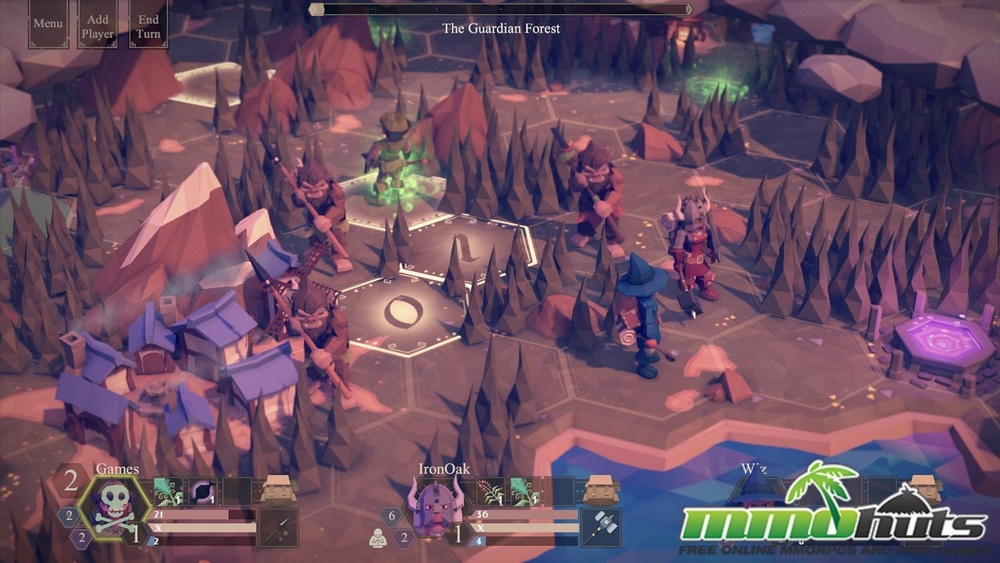Viewport: 1000px width, 563px height.
Task: Select Games' spear weapon slot
Action: [277, 528]
